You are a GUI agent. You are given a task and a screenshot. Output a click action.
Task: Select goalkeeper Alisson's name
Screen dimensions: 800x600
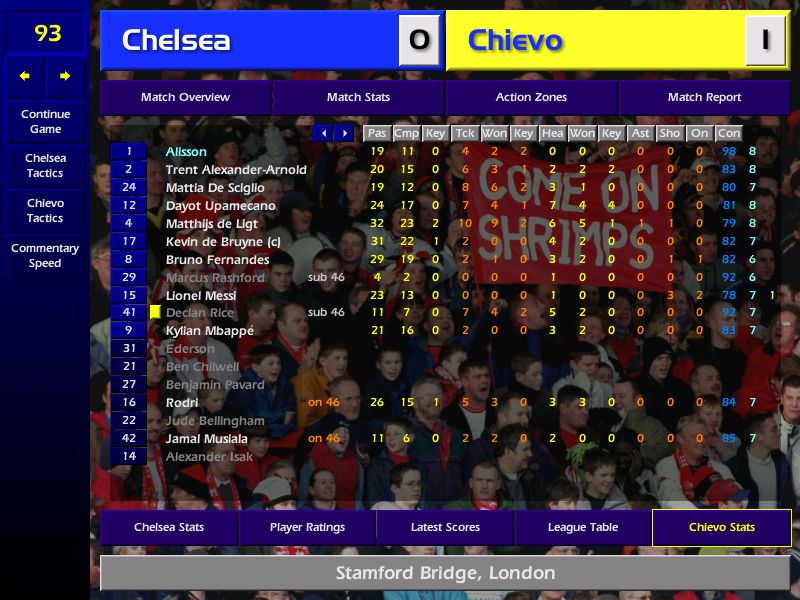click(x=186, y=152)
